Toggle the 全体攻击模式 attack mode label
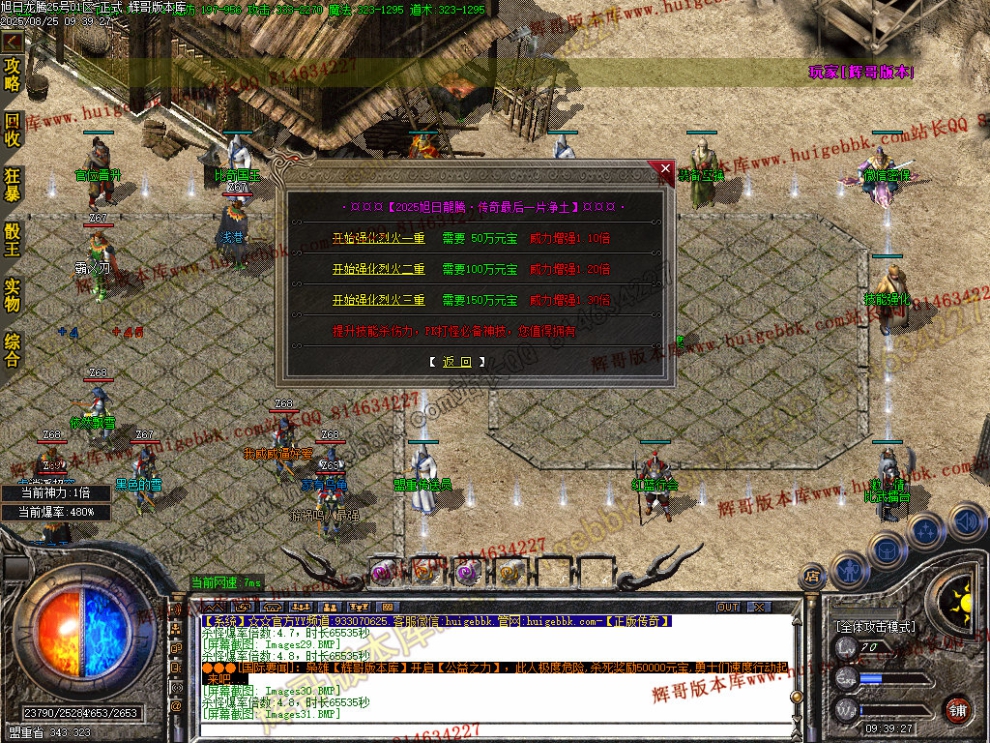 874,627
